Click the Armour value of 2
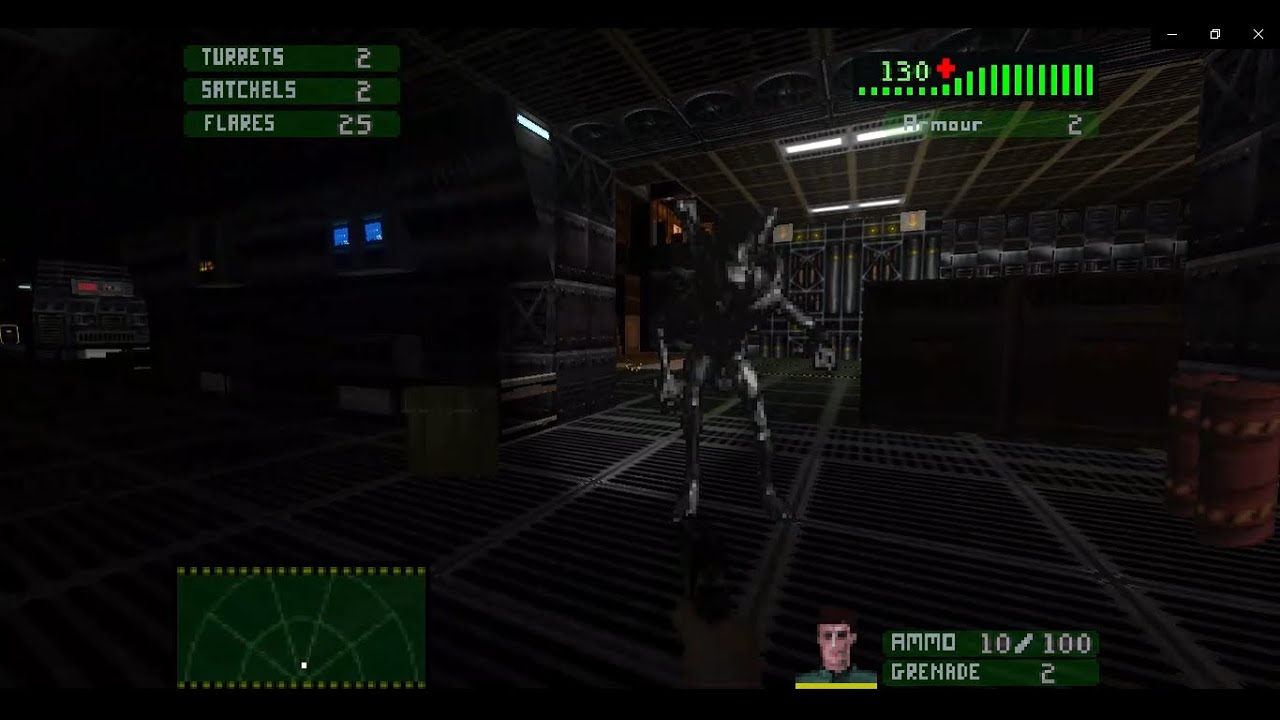This screenshot has height=720, width=1280. pyautogui.click(x=1078, y=124)
